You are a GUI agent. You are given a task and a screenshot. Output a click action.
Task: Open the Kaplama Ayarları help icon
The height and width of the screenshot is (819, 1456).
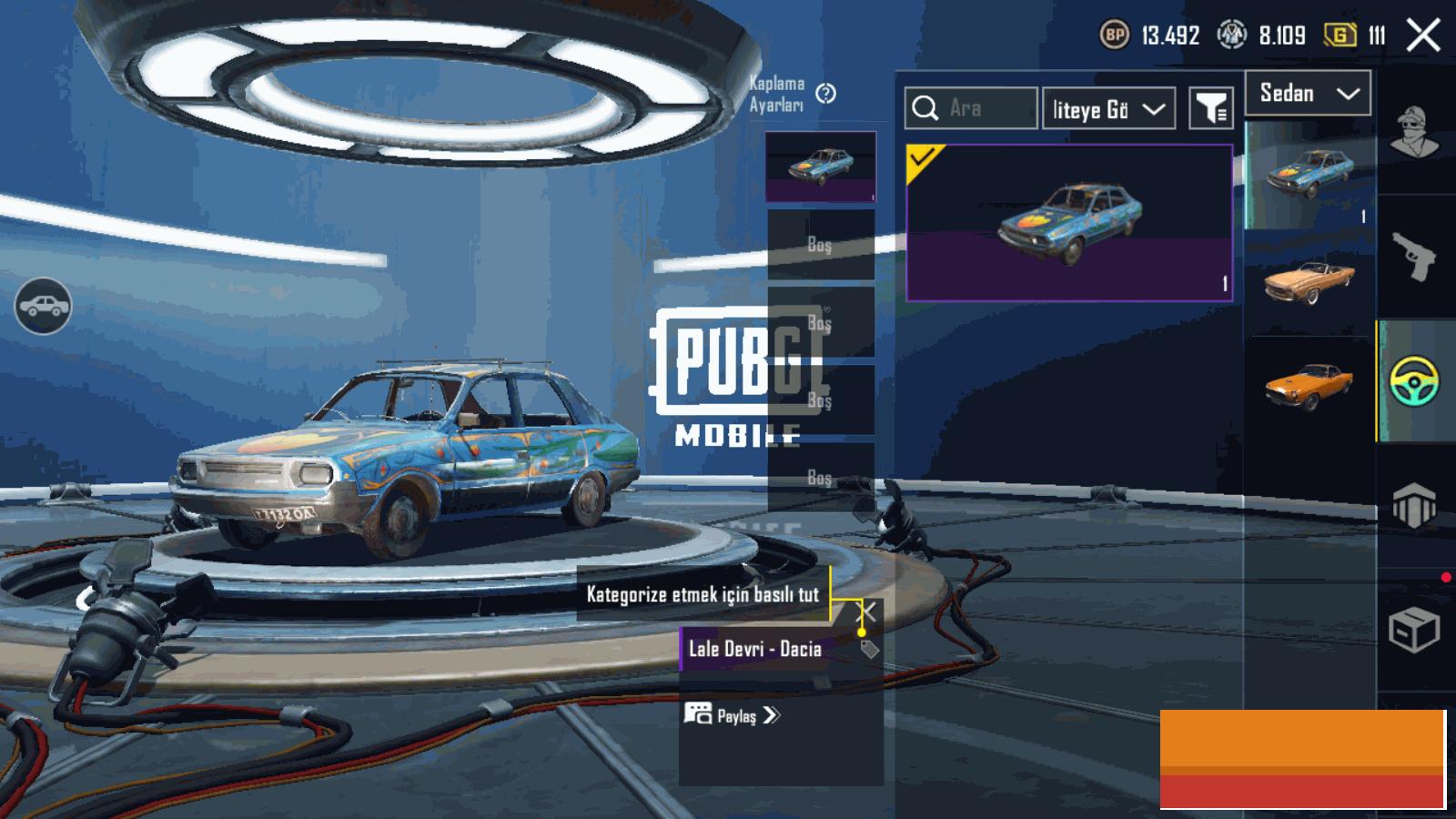(825, 94)
